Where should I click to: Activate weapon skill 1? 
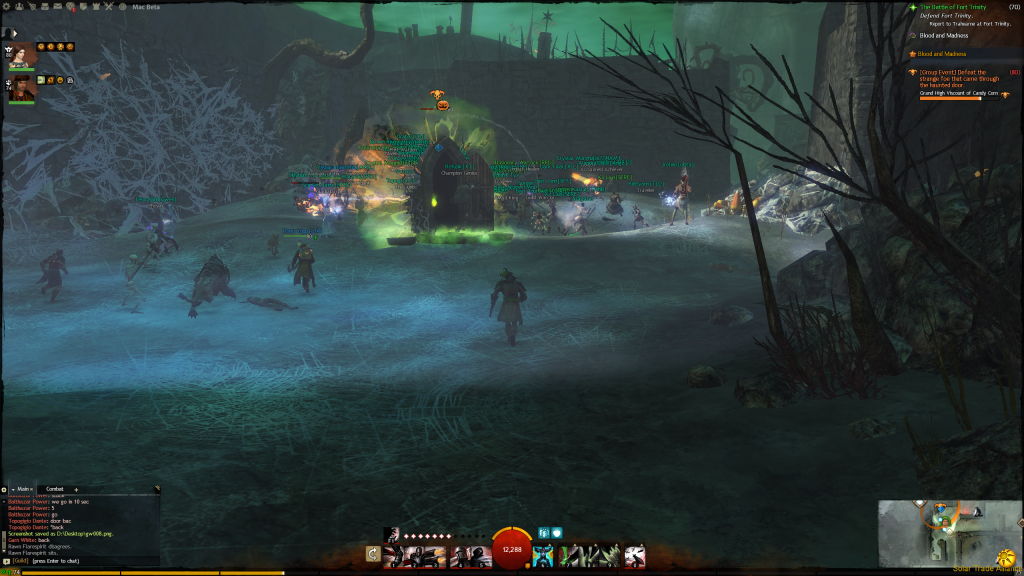click(394, 555)
